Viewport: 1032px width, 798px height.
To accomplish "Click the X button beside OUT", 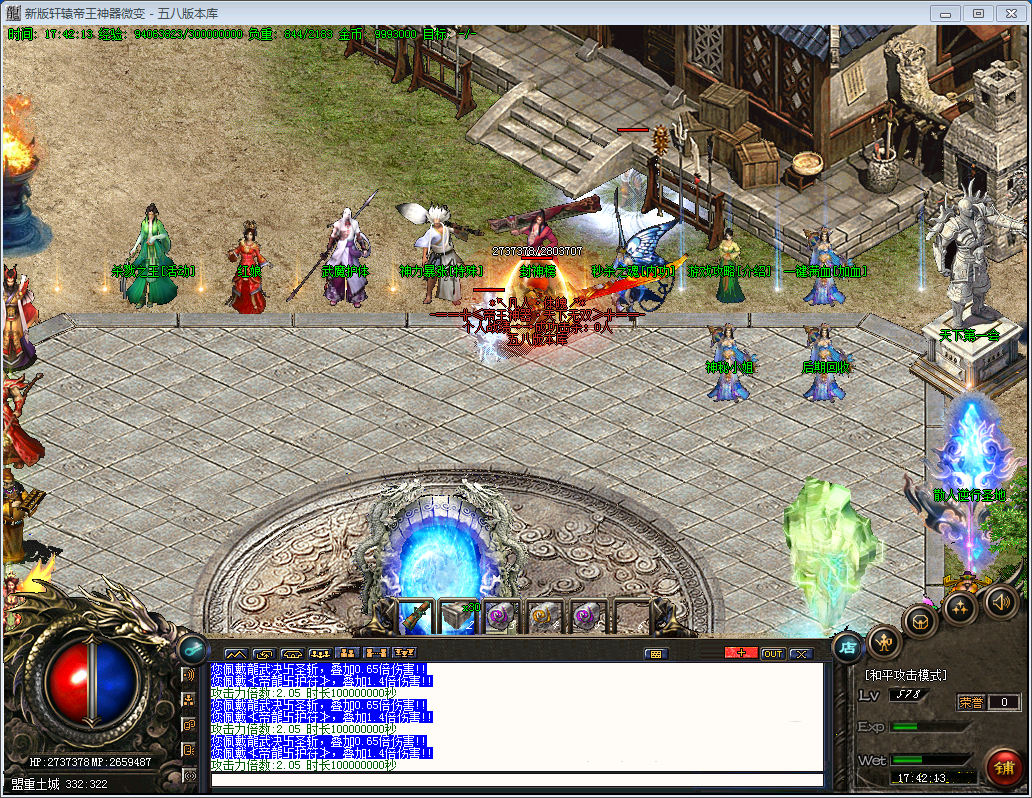I will click(x=801, y=654).
